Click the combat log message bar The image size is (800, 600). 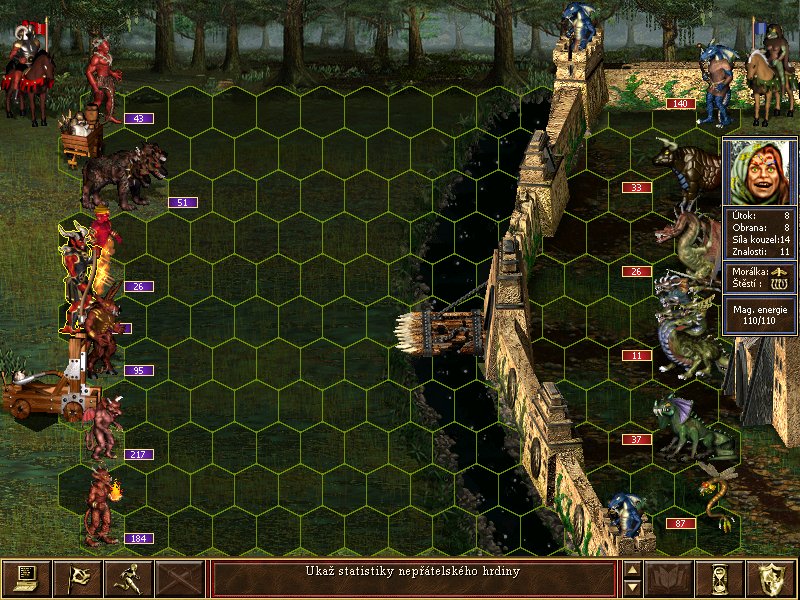tap(413, 578)
